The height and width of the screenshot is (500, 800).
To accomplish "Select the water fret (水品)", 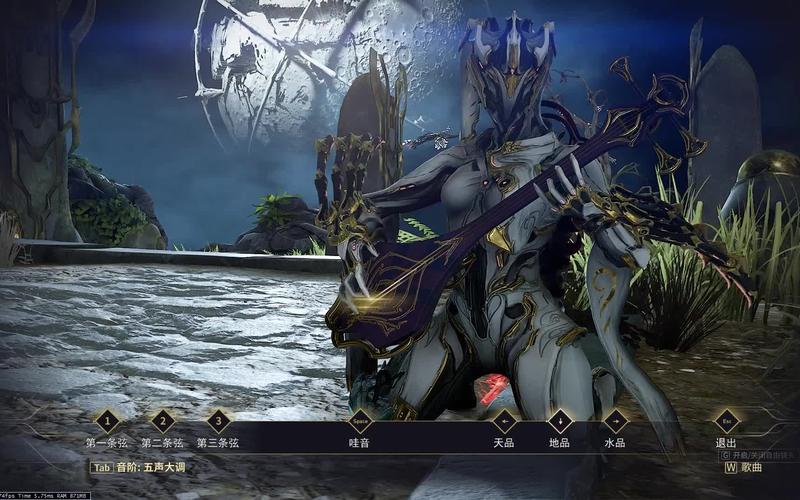I will (x=615, y=422).
